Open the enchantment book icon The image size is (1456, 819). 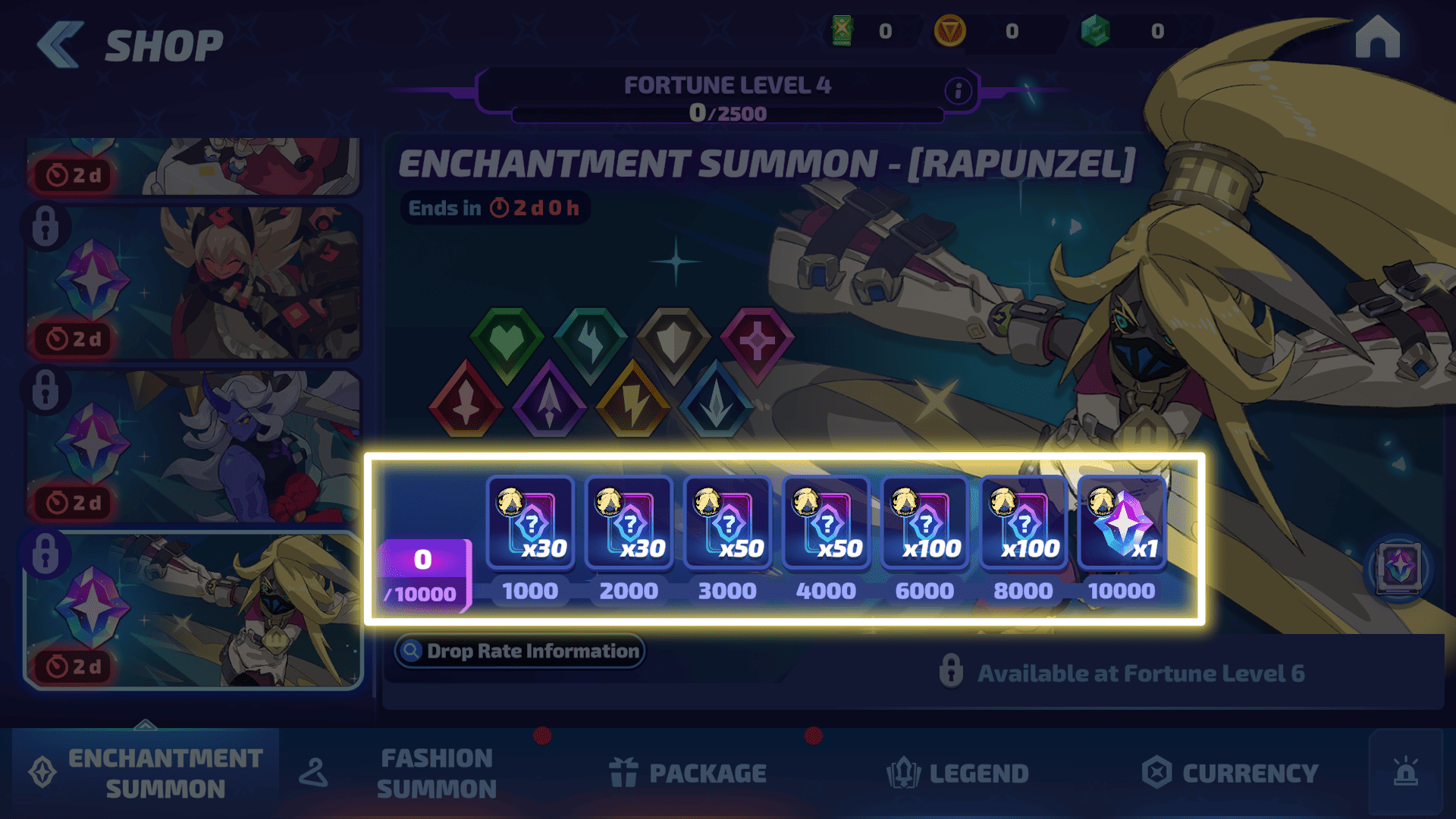pyautogui.click(x=1398, y=567)
